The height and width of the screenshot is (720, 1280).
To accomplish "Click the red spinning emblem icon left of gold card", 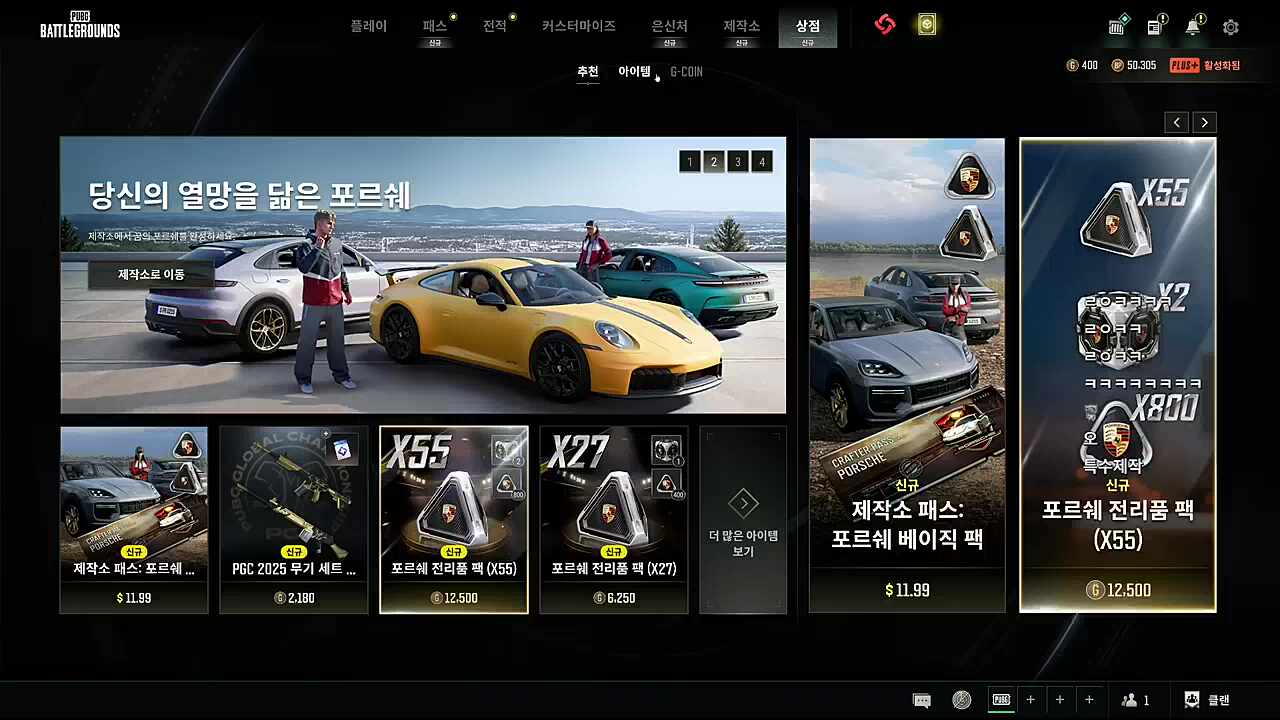I will pyautogui.click(x=884, y=26).
